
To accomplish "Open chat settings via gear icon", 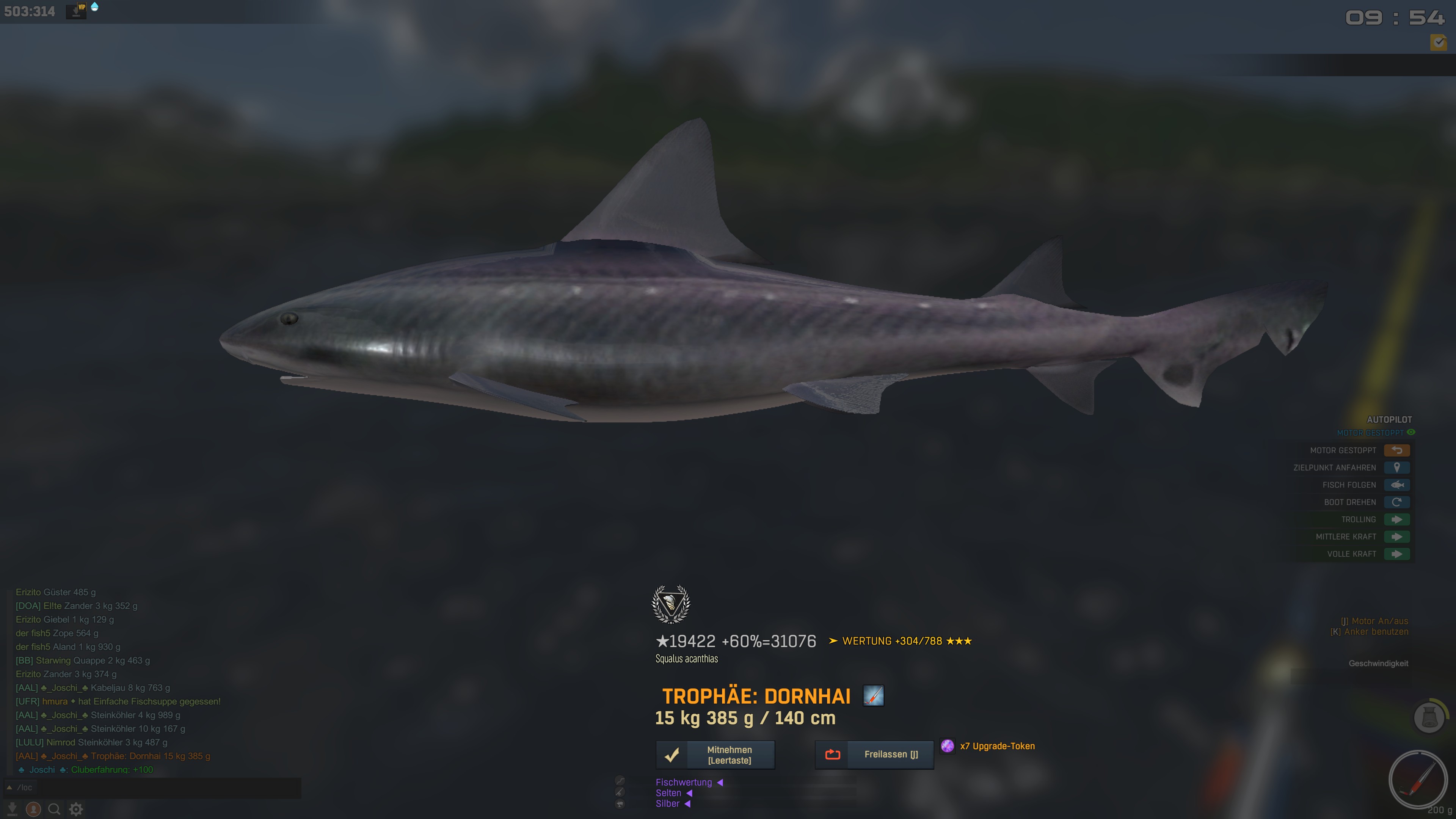I will click(76, 810).
